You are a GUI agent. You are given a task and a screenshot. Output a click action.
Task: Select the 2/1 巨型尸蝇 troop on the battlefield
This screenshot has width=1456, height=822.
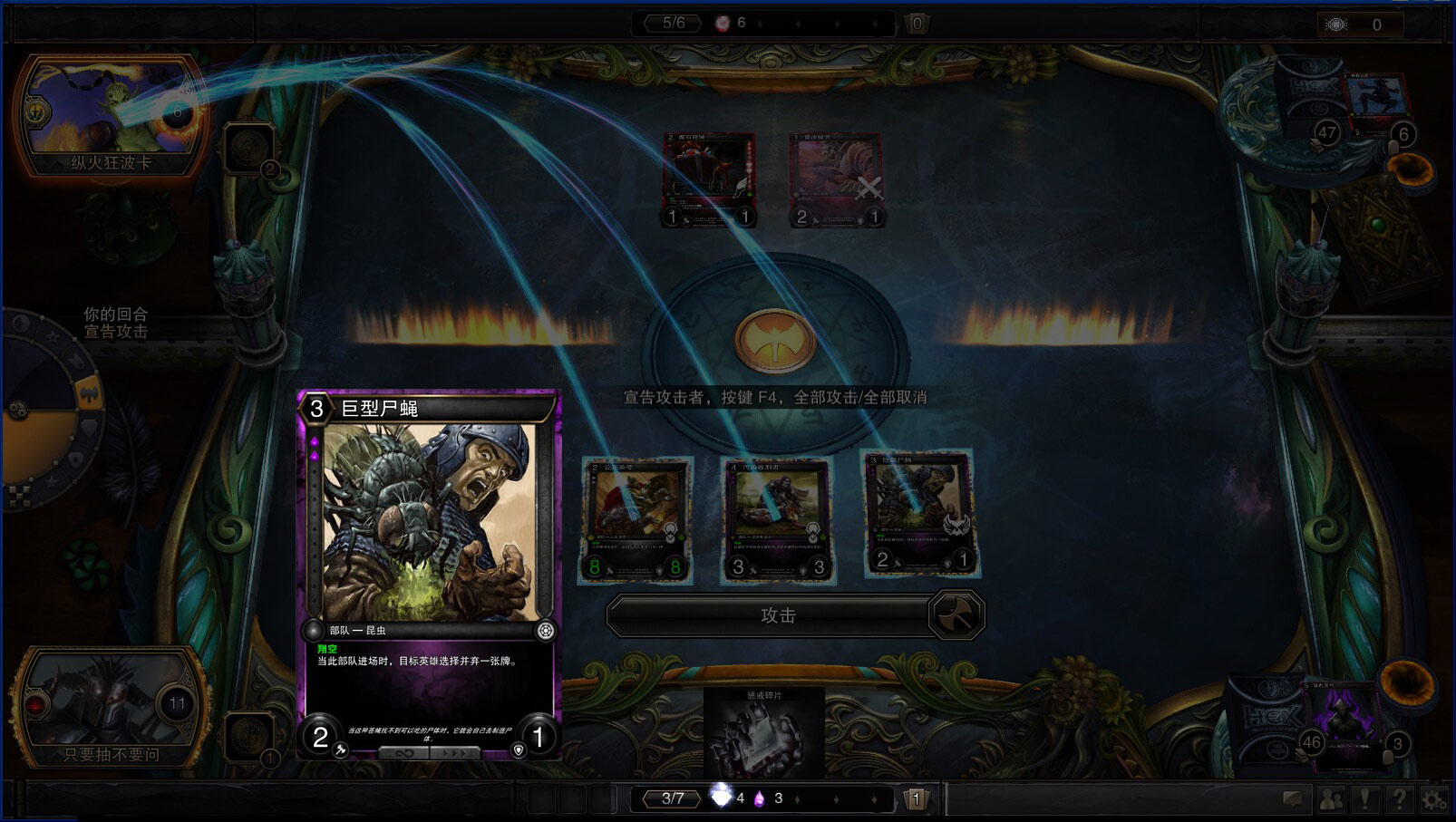(917, 513)
